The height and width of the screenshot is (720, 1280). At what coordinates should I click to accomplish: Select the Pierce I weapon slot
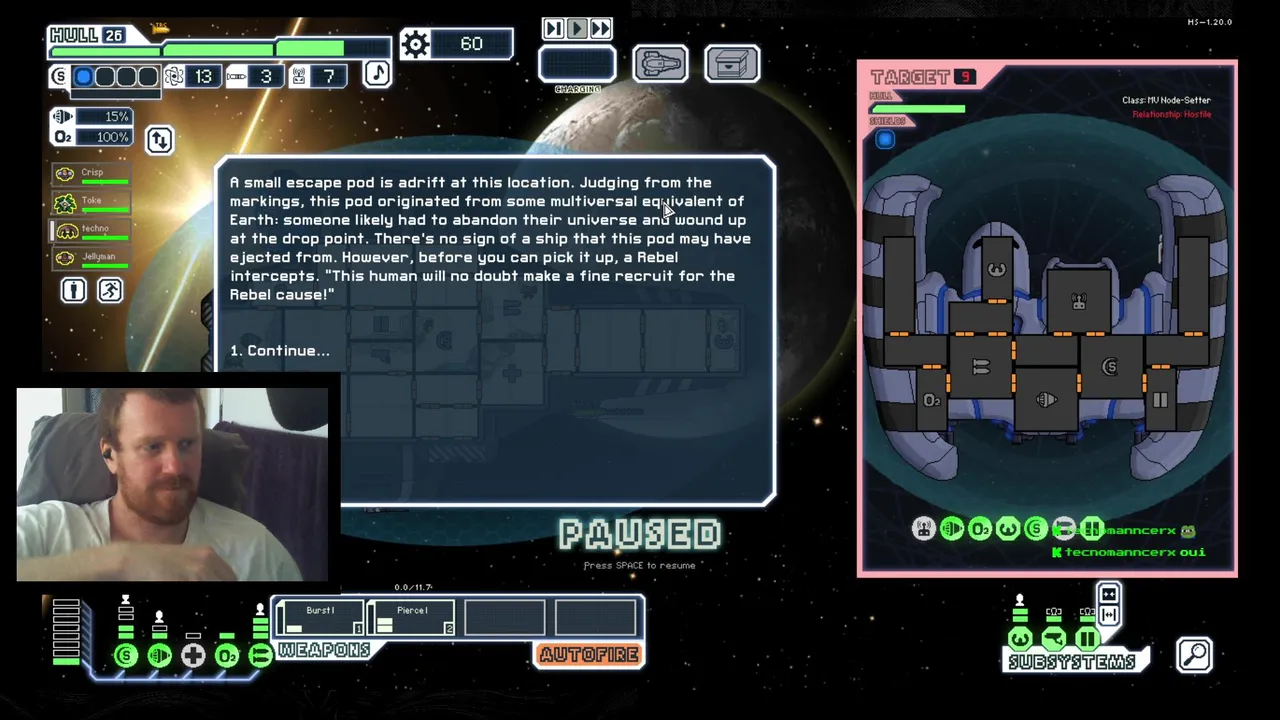412,618
